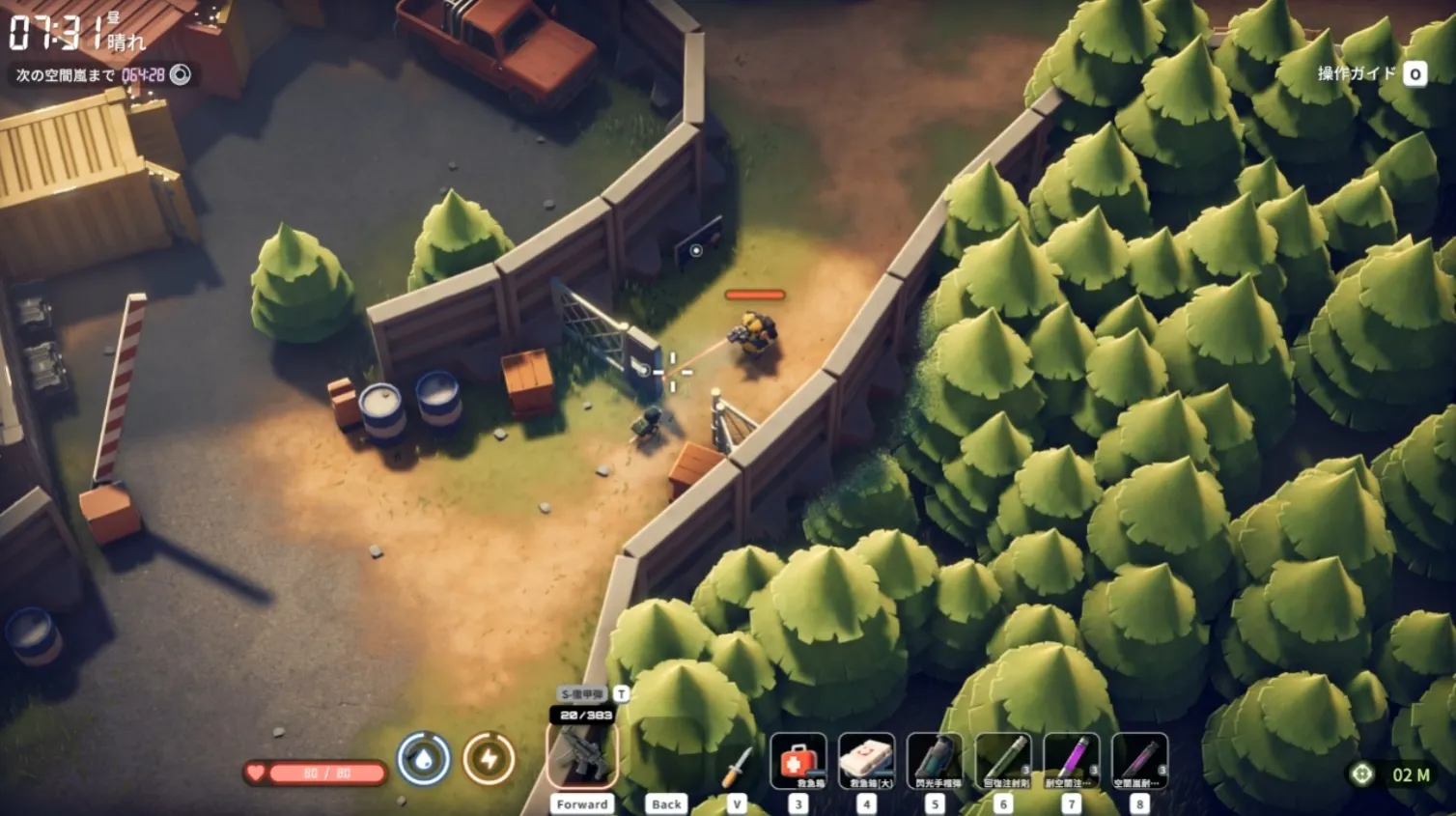Viewport: 1456px width, 816px height.
Task: Choose the large white first aid kit
Action: pos(866,761)
